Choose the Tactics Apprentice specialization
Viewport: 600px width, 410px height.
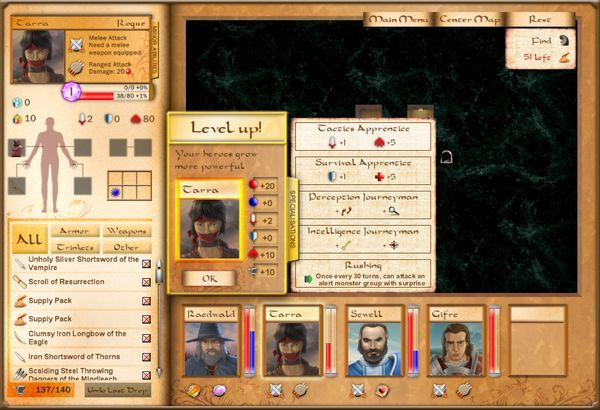click(363, 136)
